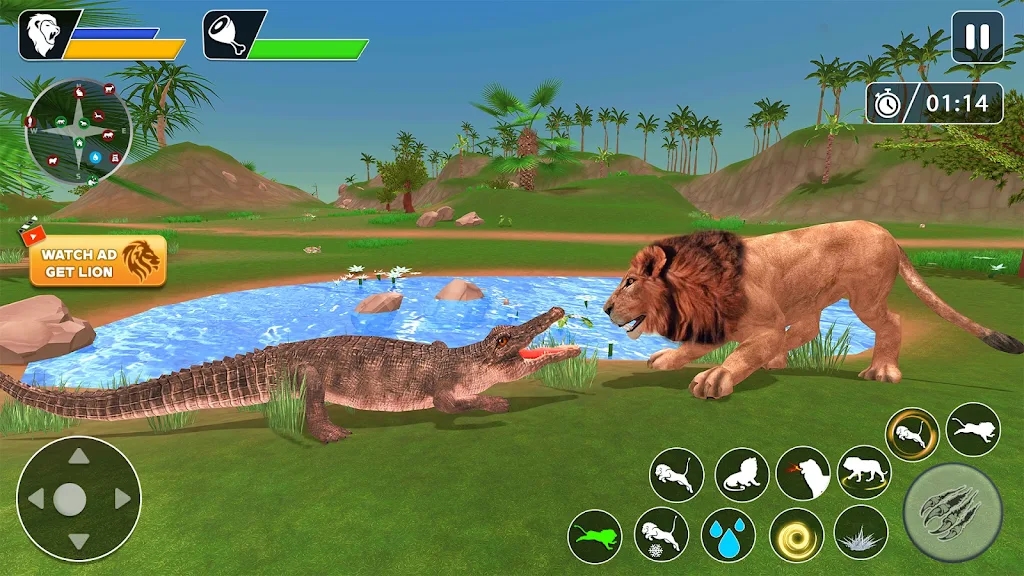Tap the Watch Ad Get Lion button
Viewport: 1024px width, 576px height.
tap(97, 262)
